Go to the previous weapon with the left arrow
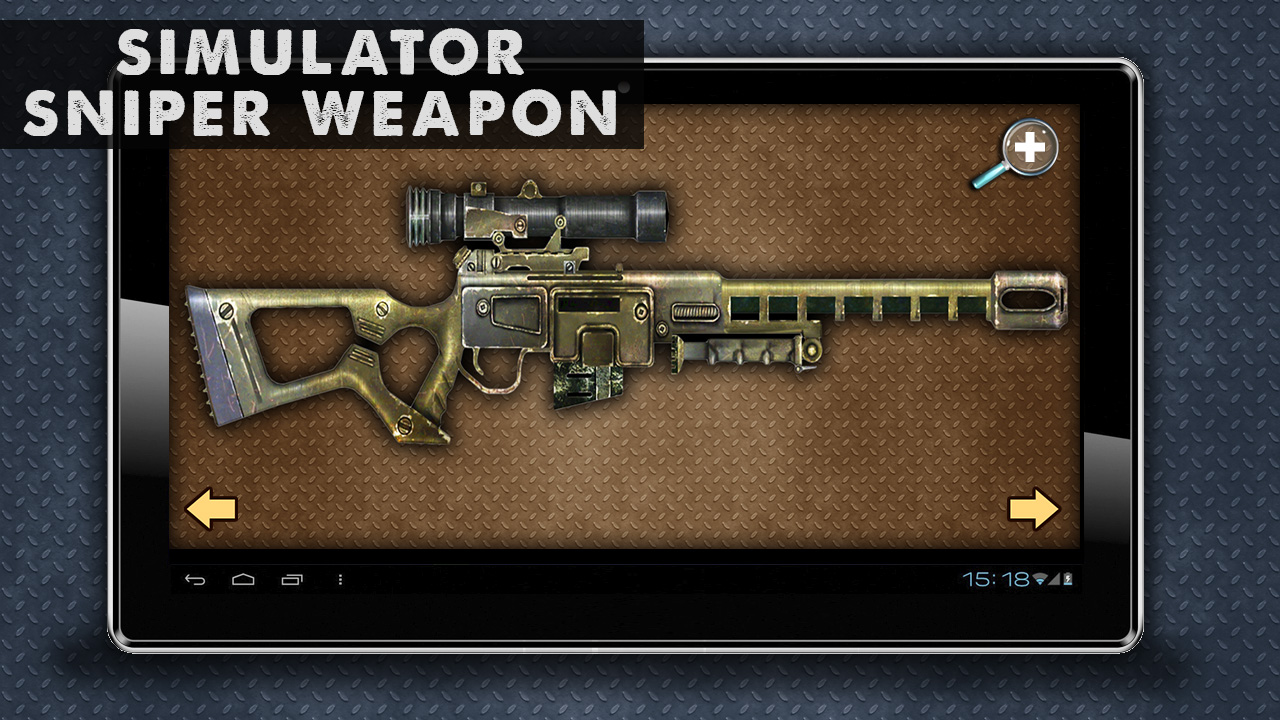This screenshot has width=1280, height=720. point(213,510)
